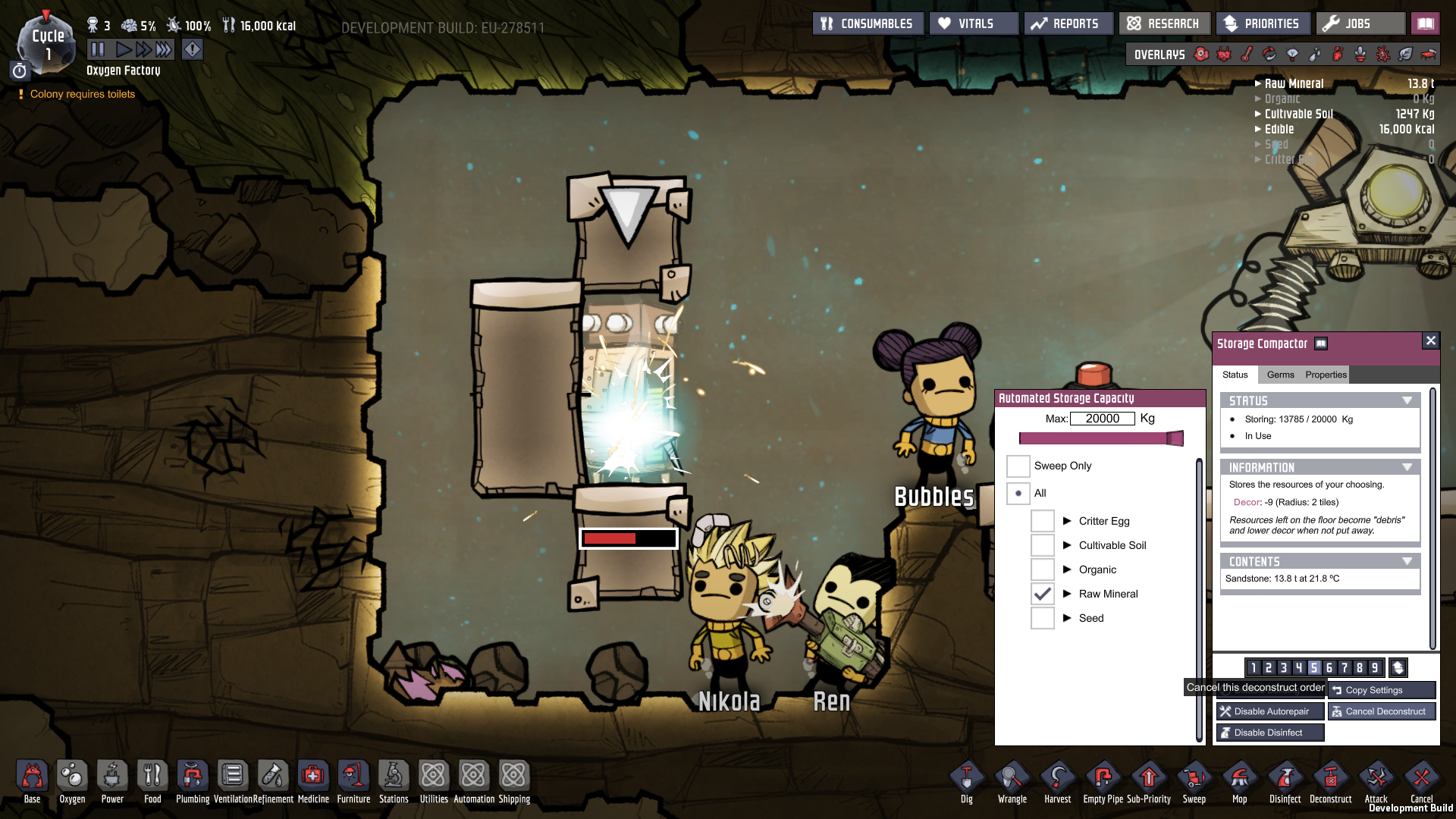Select the Mop tool
This screenshot has width=1456, height=819.
click(1239, 781)
